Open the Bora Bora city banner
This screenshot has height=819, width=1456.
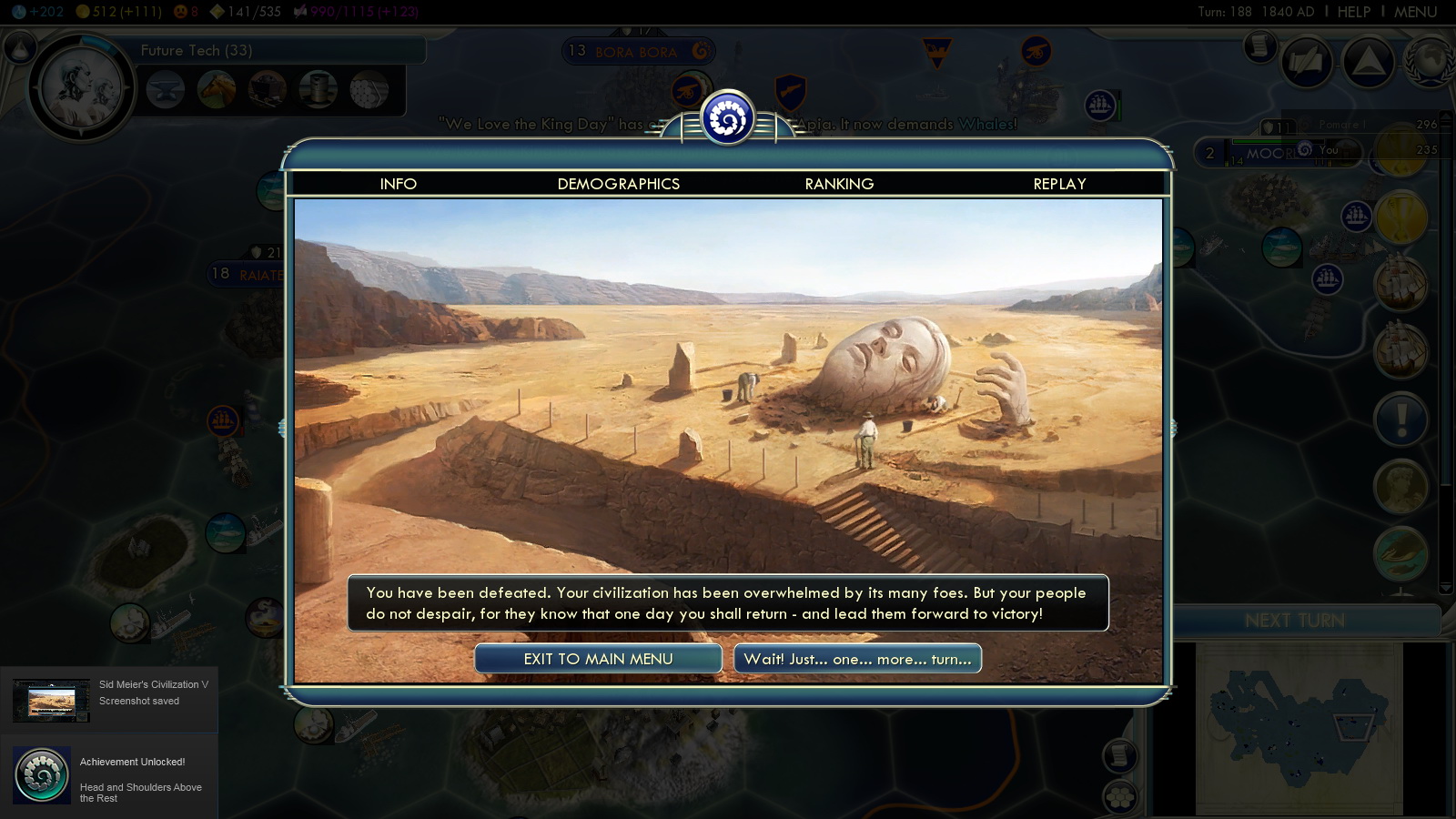[636, 52]
